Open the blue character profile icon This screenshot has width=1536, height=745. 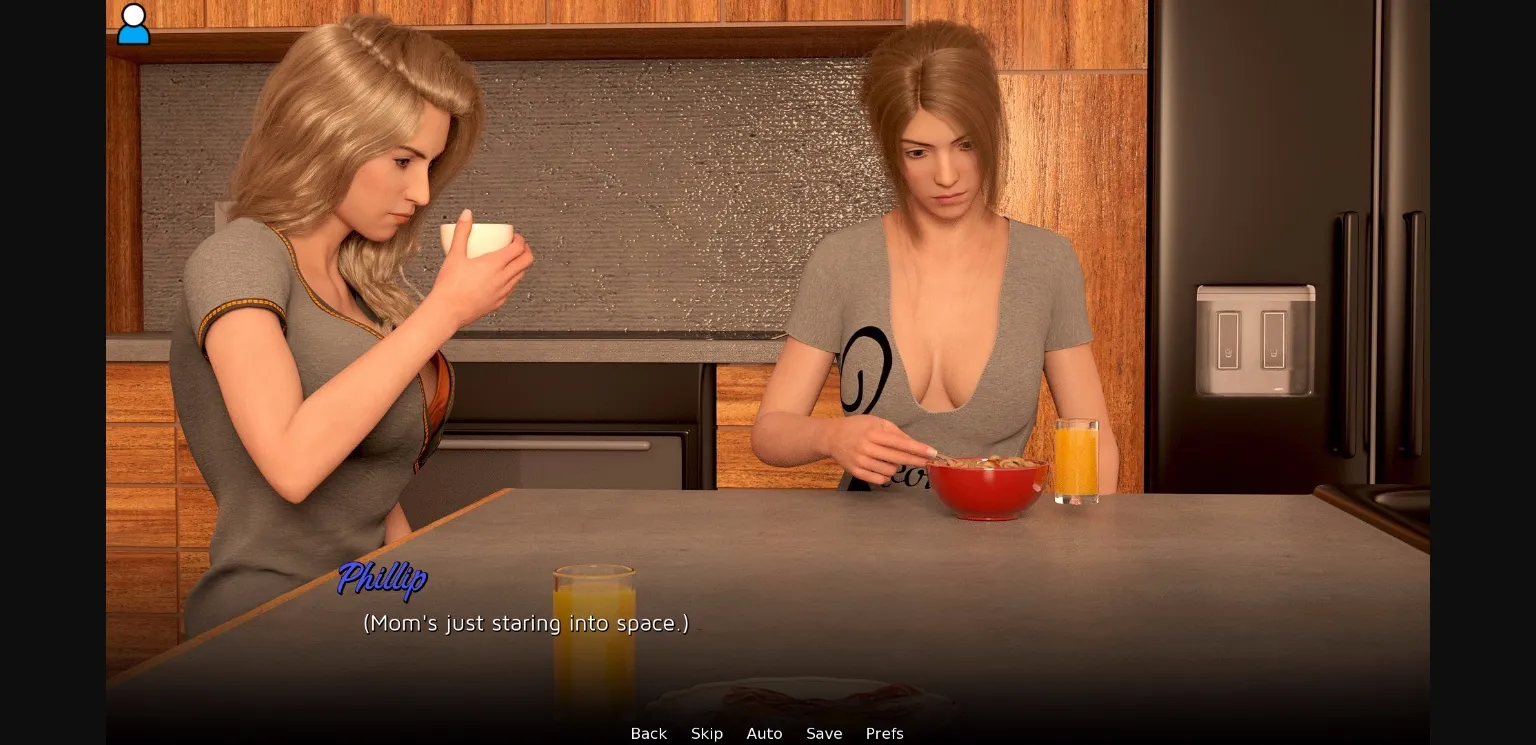133,24
